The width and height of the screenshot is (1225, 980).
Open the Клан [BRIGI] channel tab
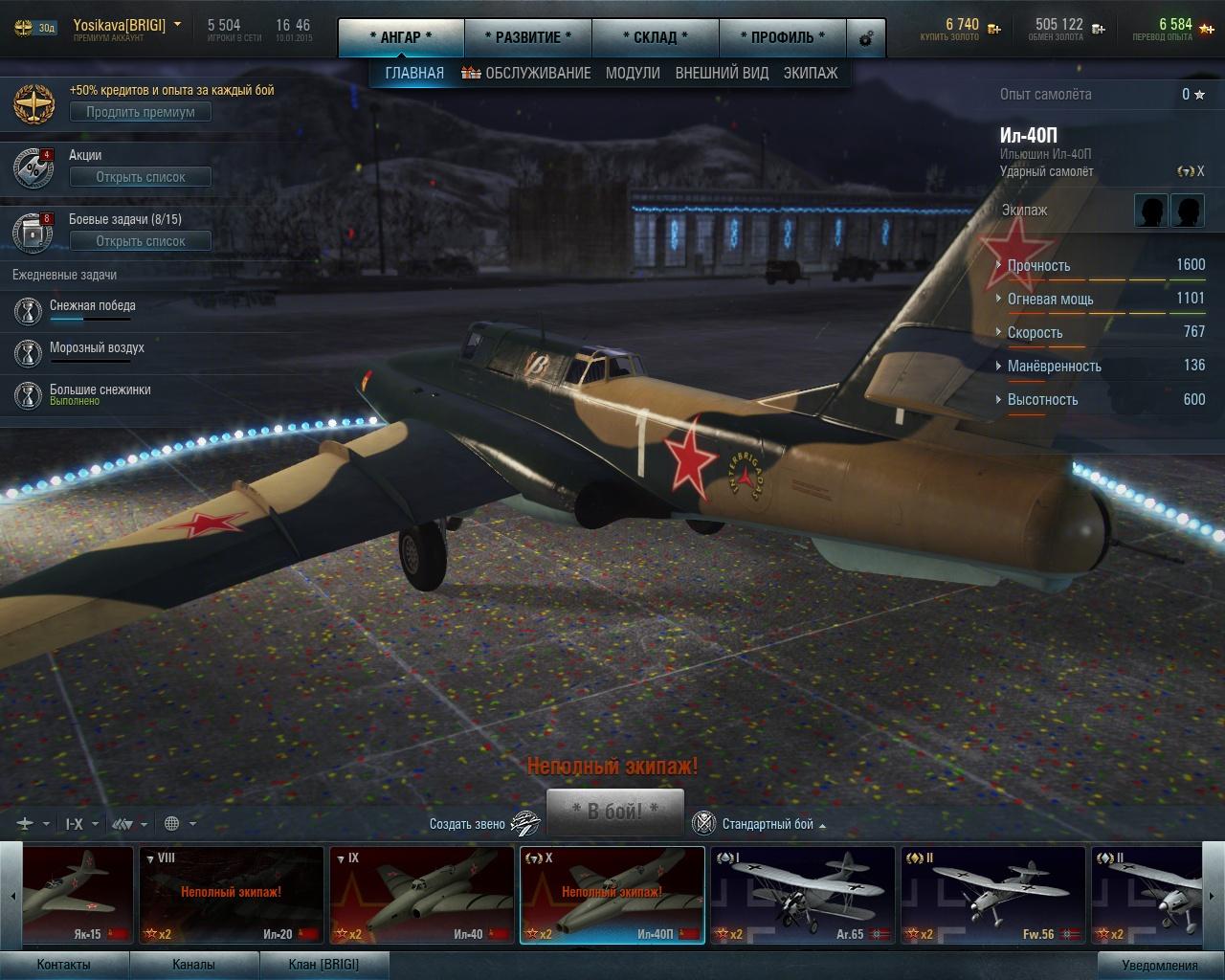pyautogui.click(x=323, y=964)
